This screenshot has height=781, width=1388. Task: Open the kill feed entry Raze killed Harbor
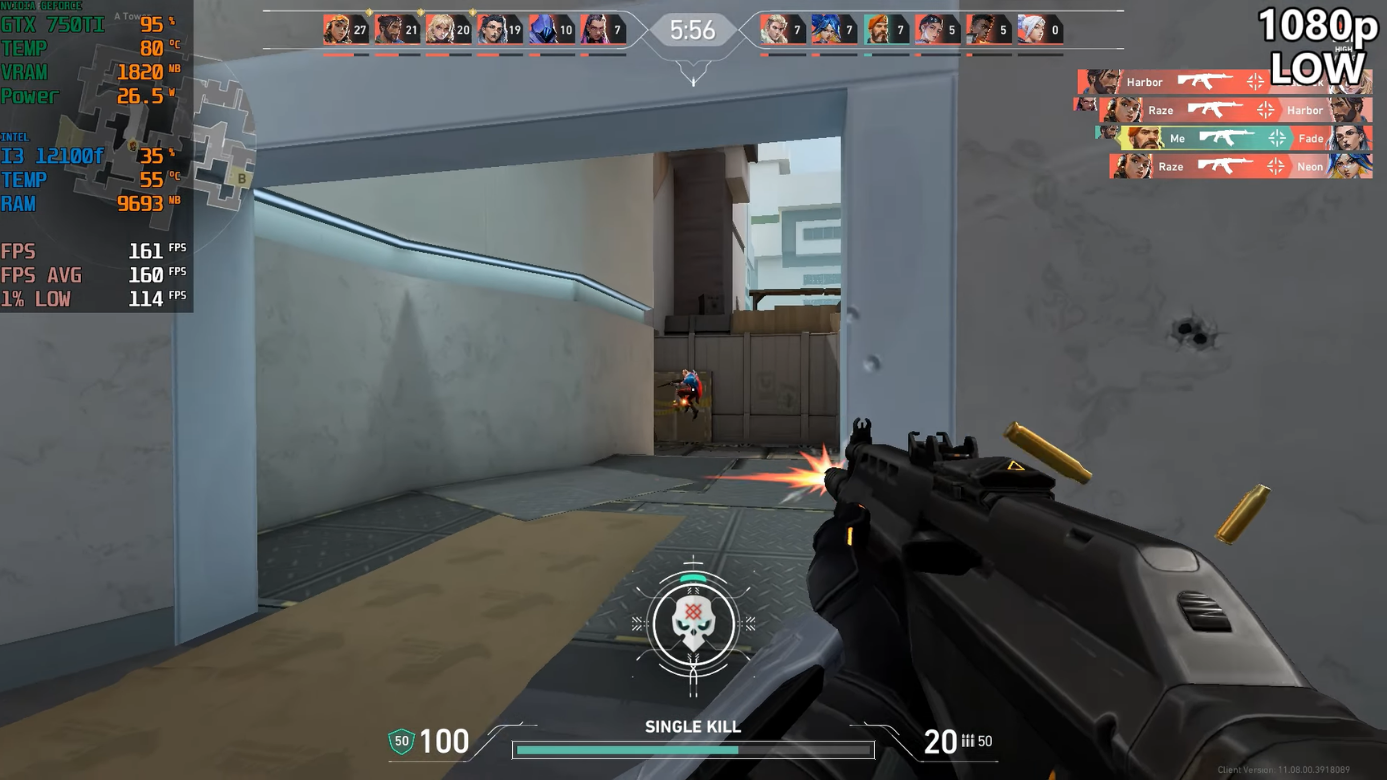[1235, 110]
